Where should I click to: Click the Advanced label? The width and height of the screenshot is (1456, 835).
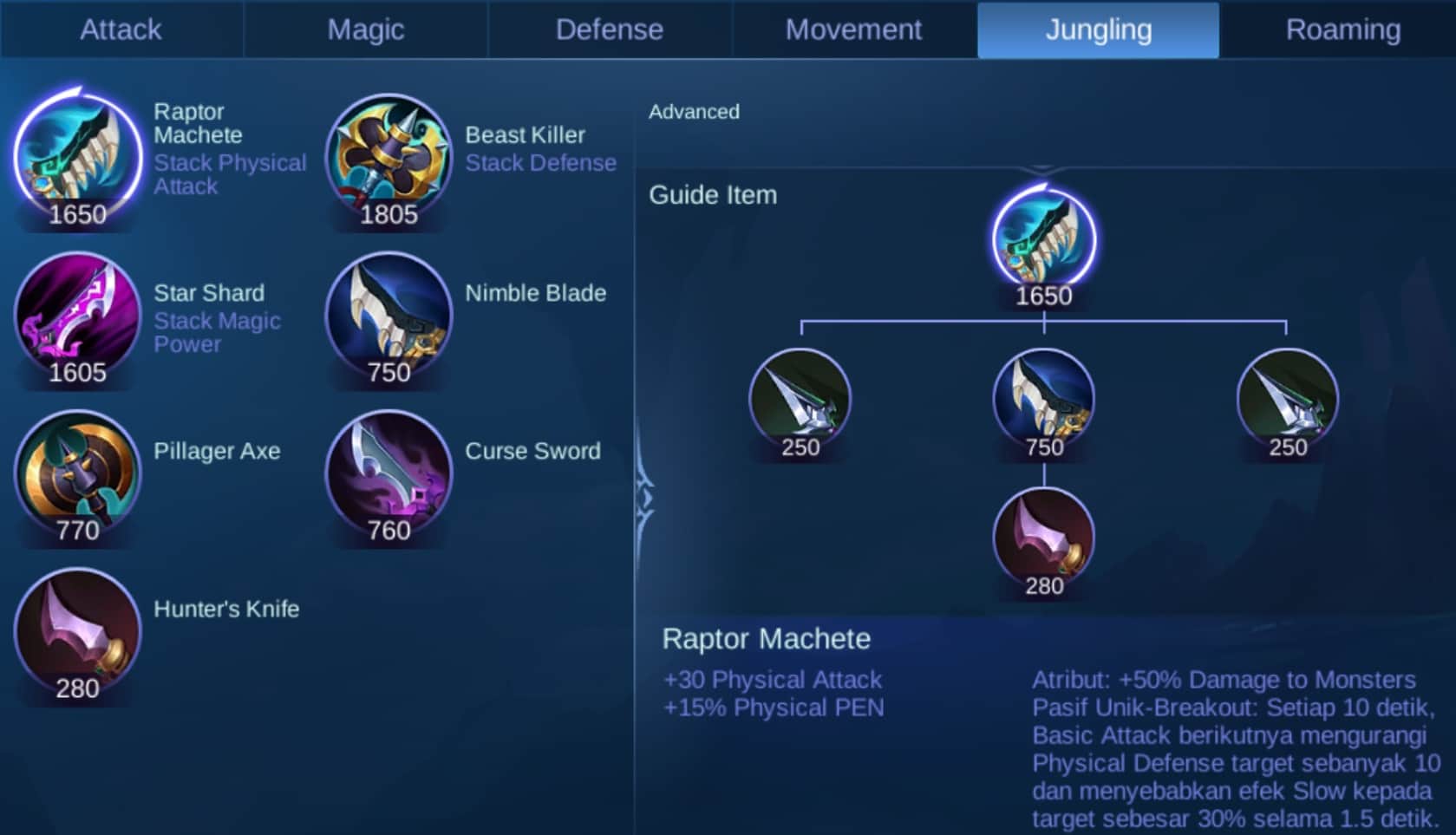[x=694, y=111]
